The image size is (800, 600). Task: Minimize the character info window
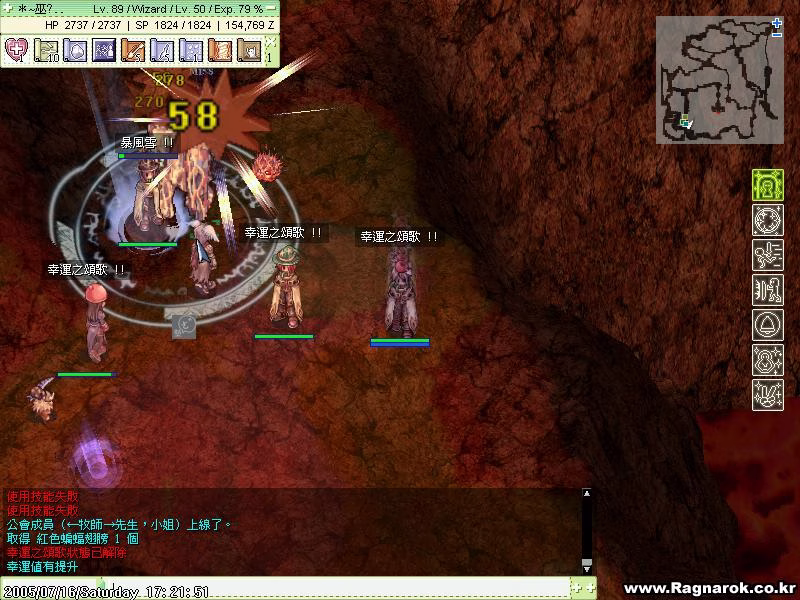(272, 7)
